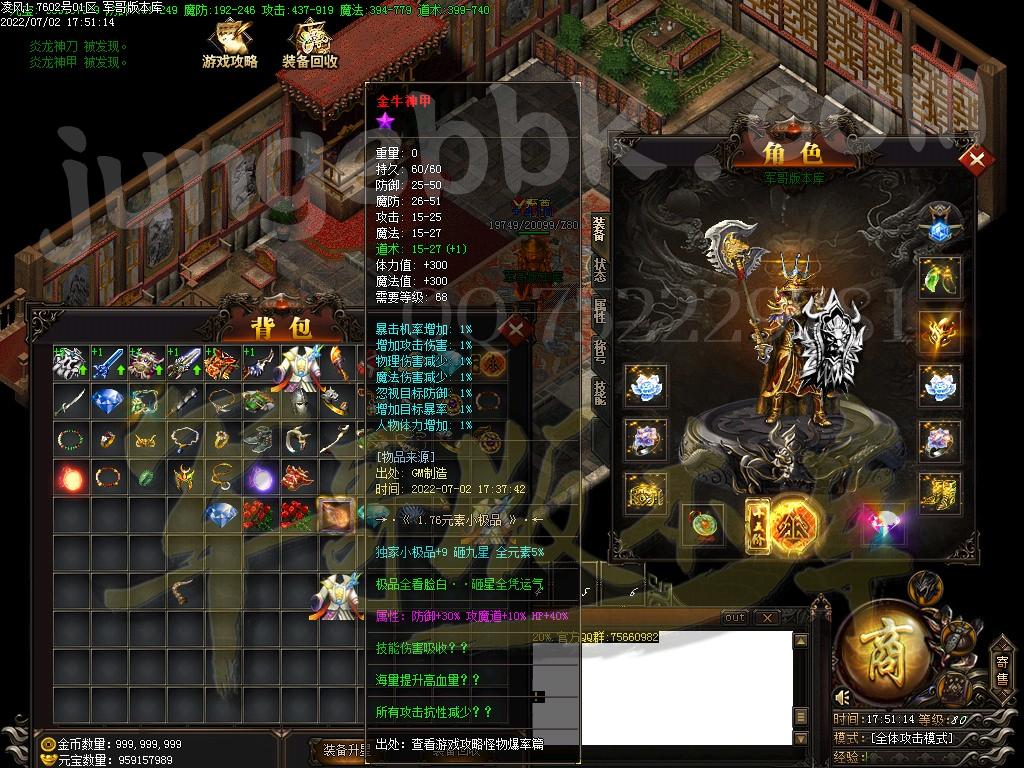Select the red fire orb in the bag
The width and height of the screenshot is (1024, 768).
[x=71, y=477]
